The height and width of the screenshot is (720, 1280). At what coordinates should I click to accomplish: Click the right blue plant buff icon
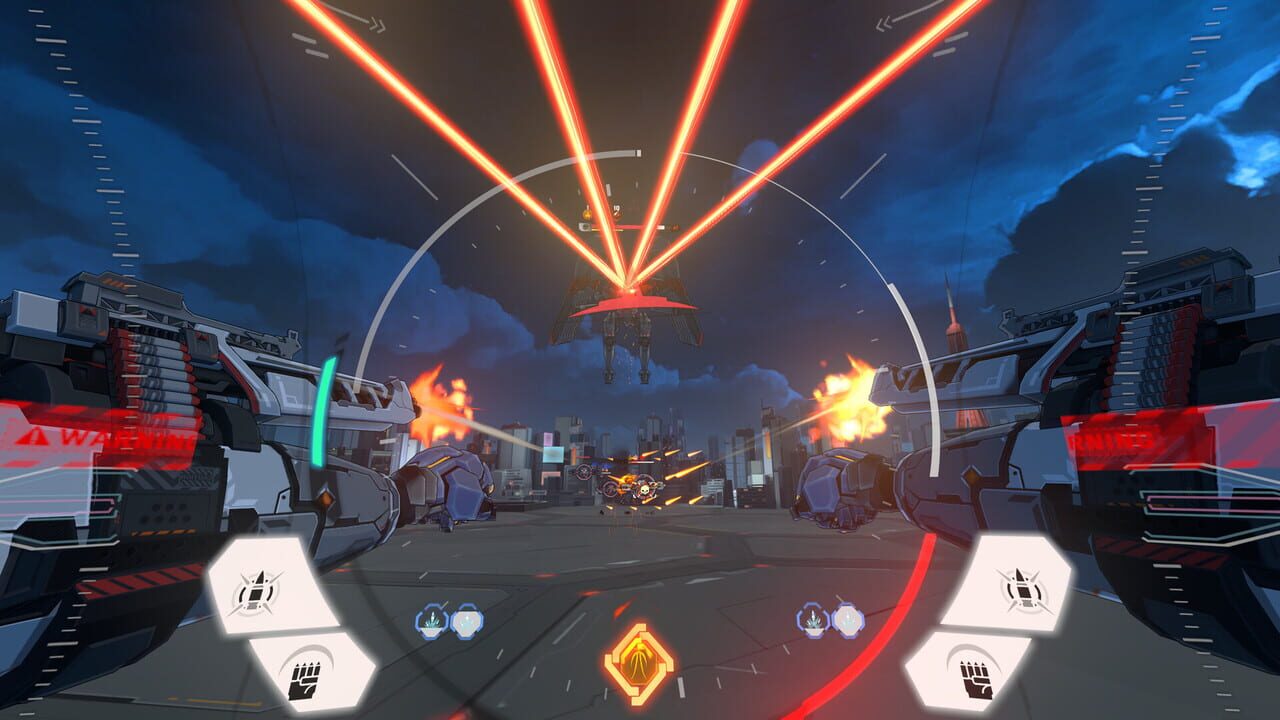[810, 620]
